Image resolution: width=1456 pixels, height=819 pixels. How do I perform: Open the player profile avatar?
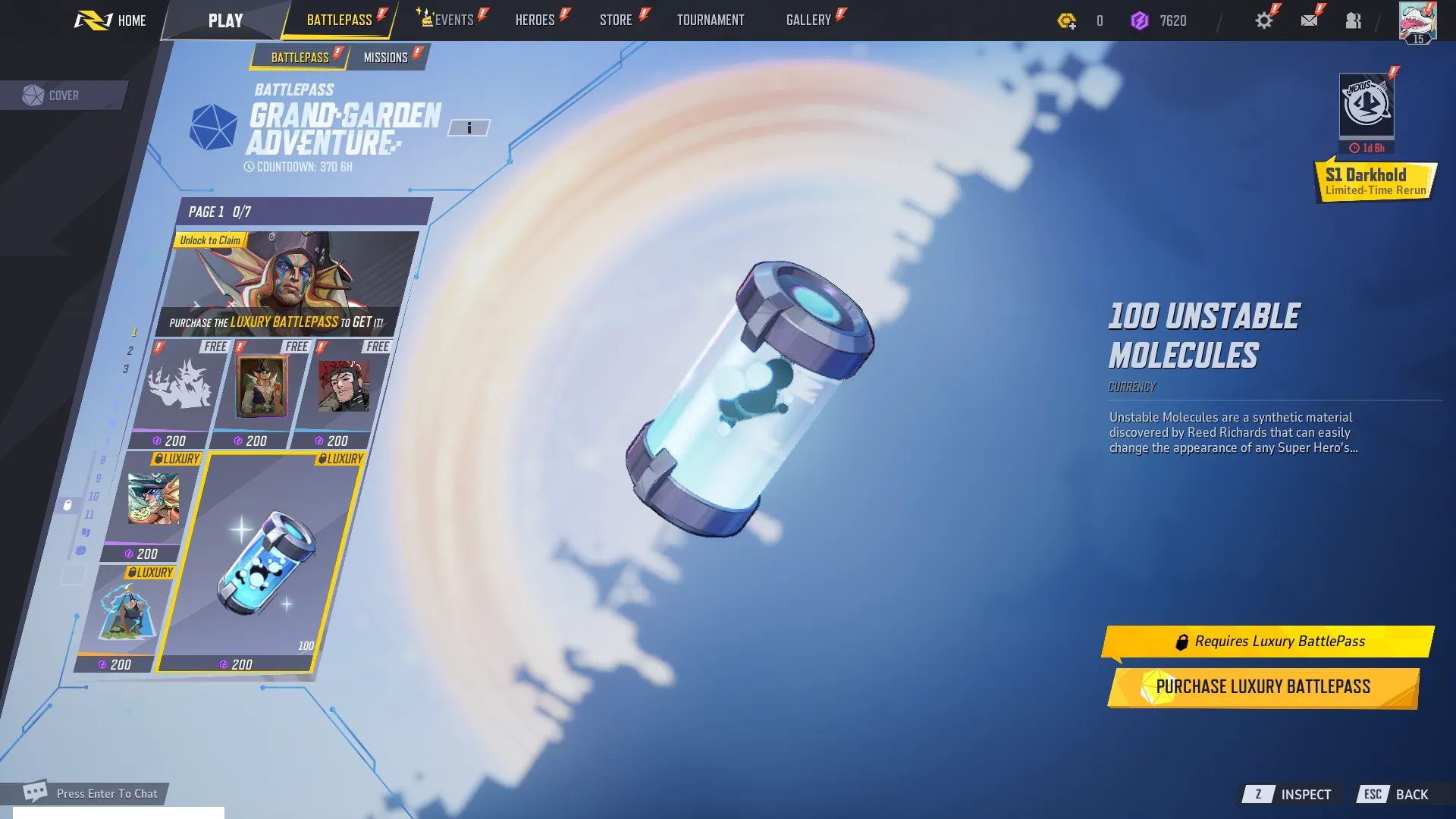click(x=1417, y=22)
